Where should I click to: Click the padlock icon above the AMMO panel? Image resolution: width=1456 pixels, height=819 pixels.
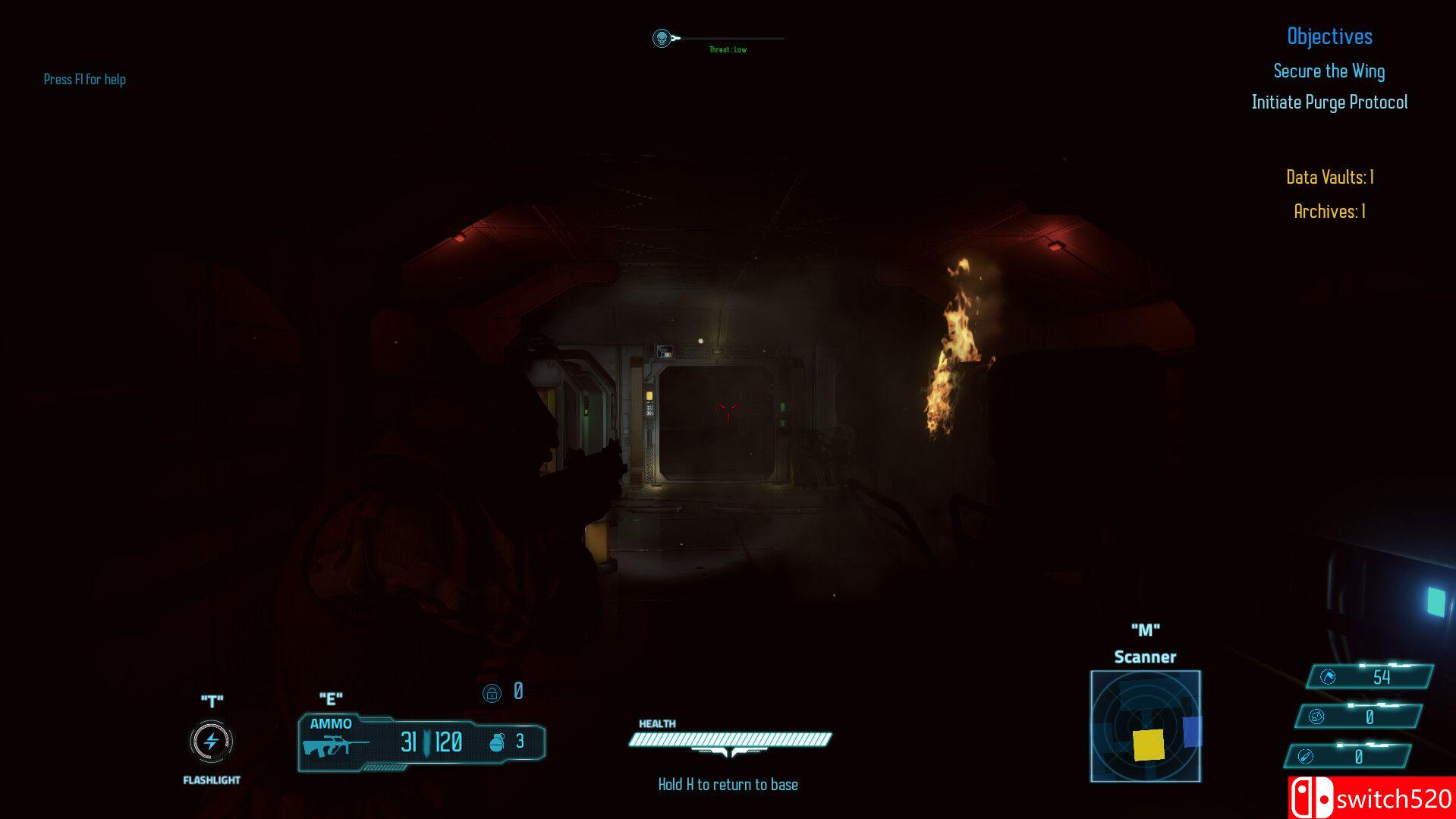pyautogui.click(x=491, y=691)
